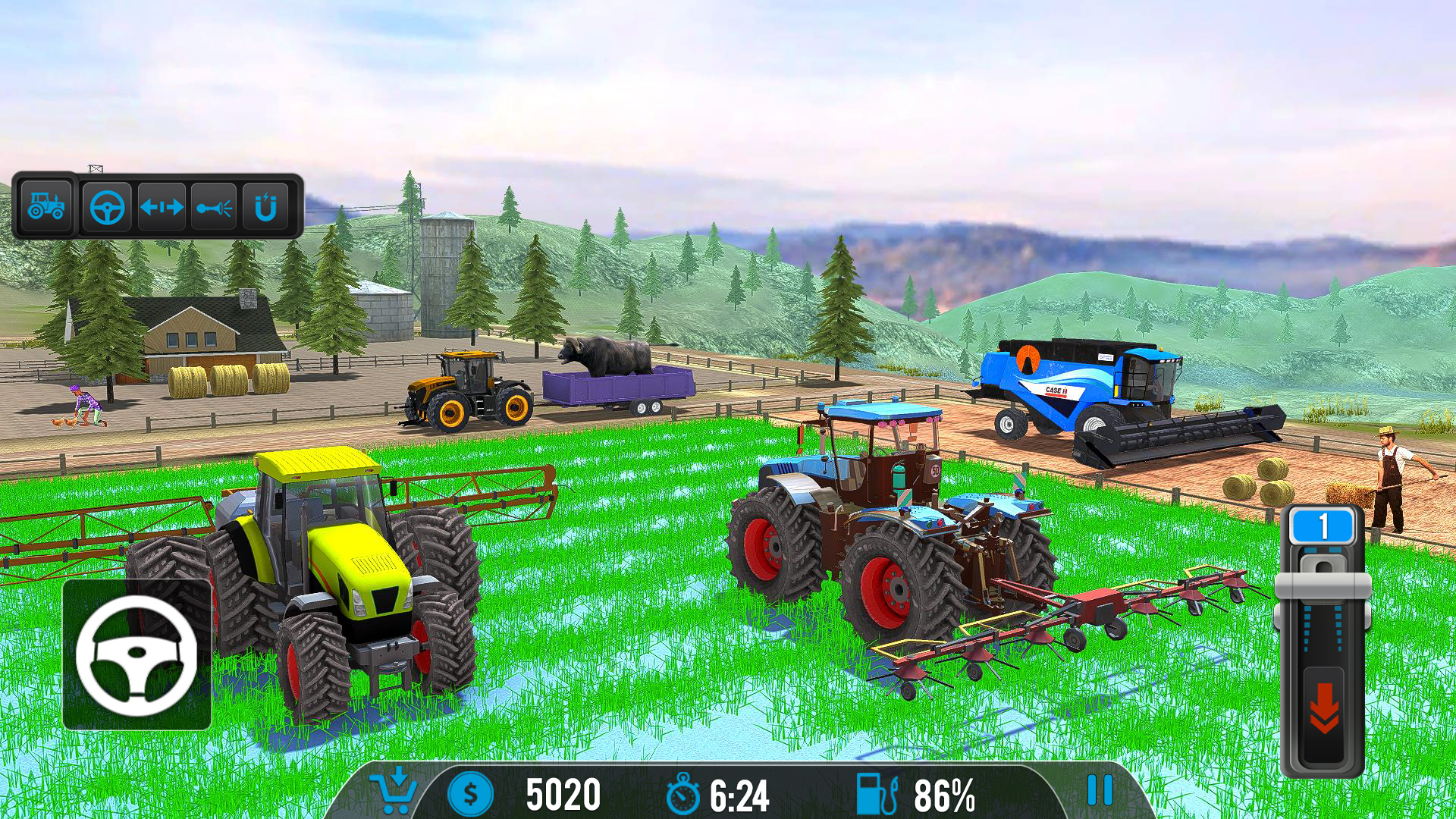The height and width of the screenshot is (819, 1456).
Task: Open the shopping cart store
Action: point(394,792)
